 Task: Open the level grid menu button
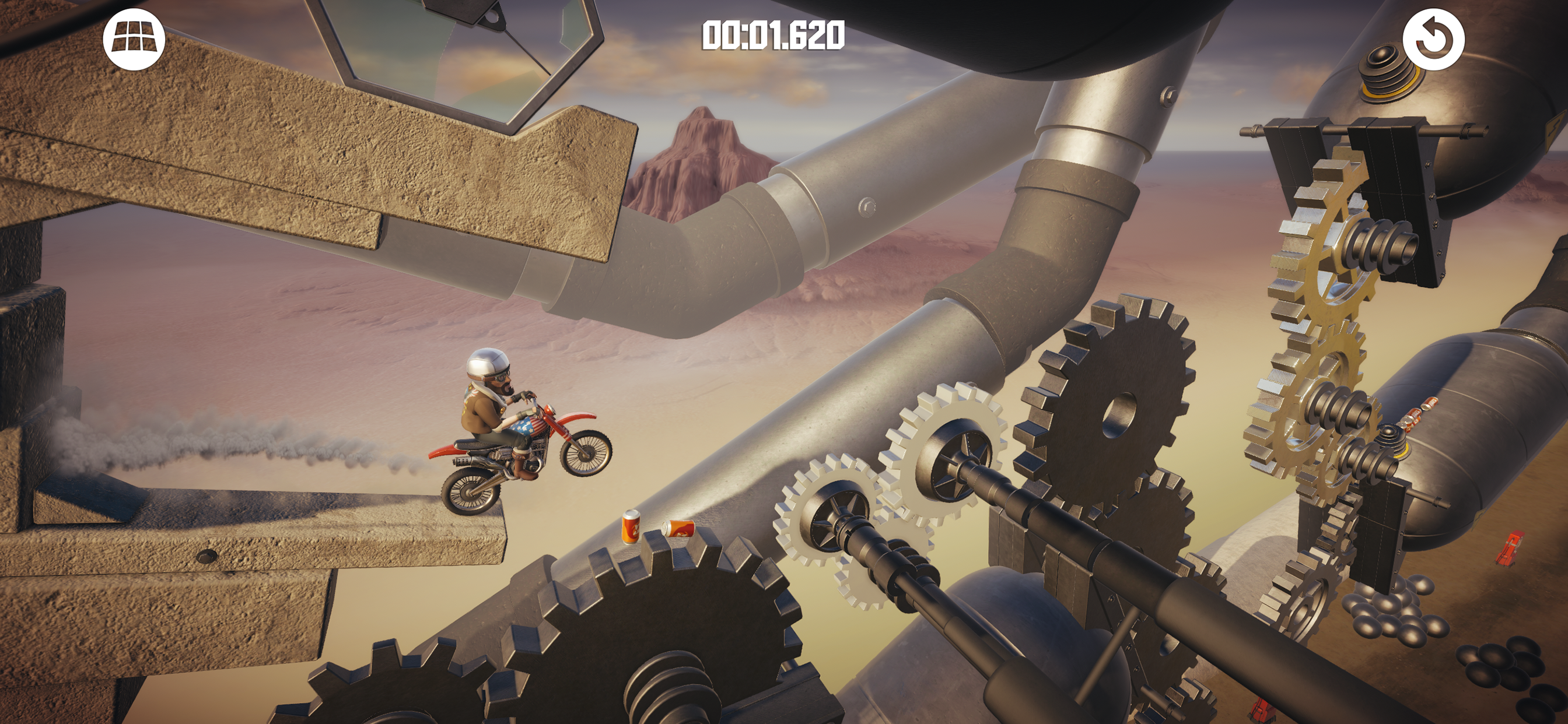click(x=134, y=40)
